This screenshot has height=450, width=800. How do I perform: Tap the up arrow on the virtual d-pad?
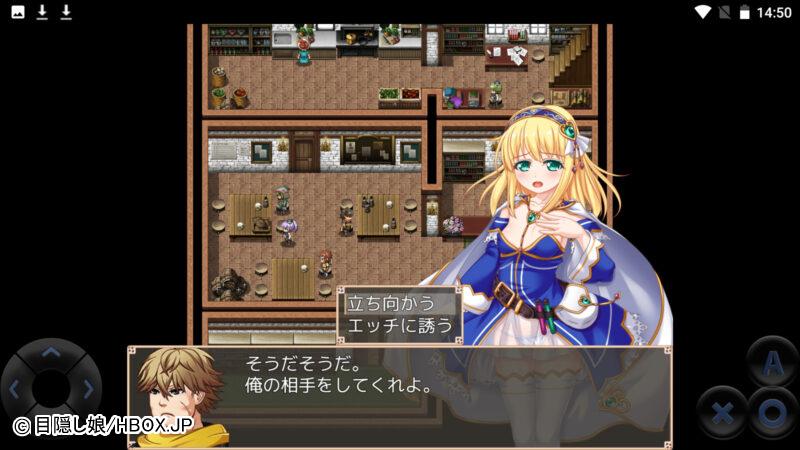[50, 352]
